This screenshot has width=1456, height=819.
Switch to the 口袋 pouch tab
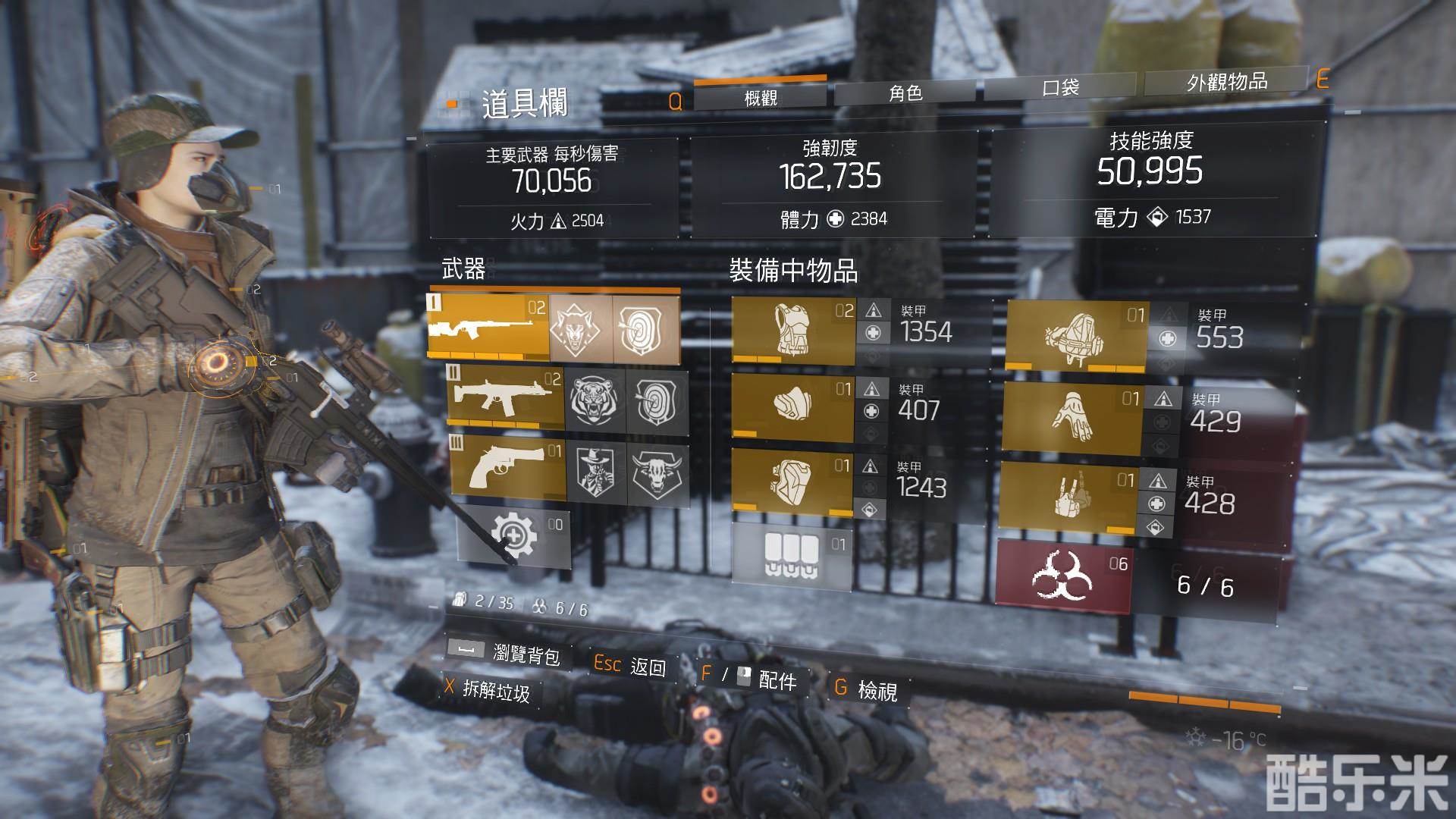pos(1060,87)
